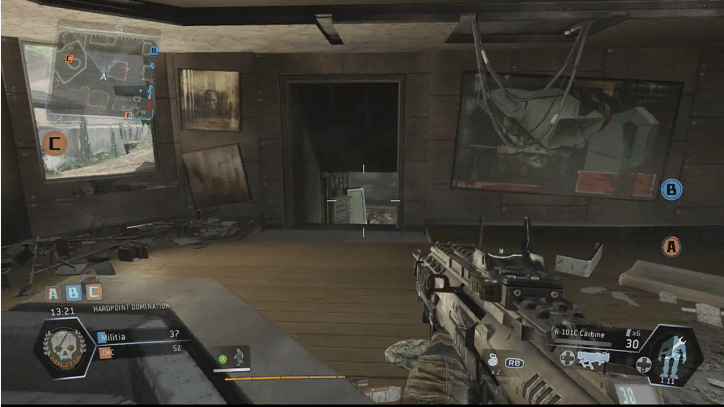
Task: Click the orange hardpoint C waypoint marker
Action: (x=55, y=143)
